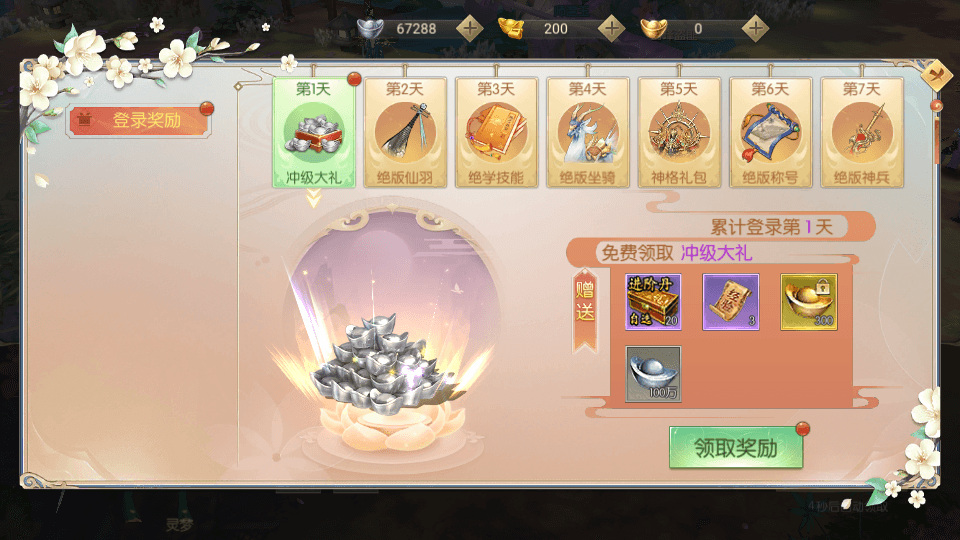This screenshot has height=540, width=960.
Task: View 第4天 绝版坐骑 reward tab
Action: [x=587, y=133]
